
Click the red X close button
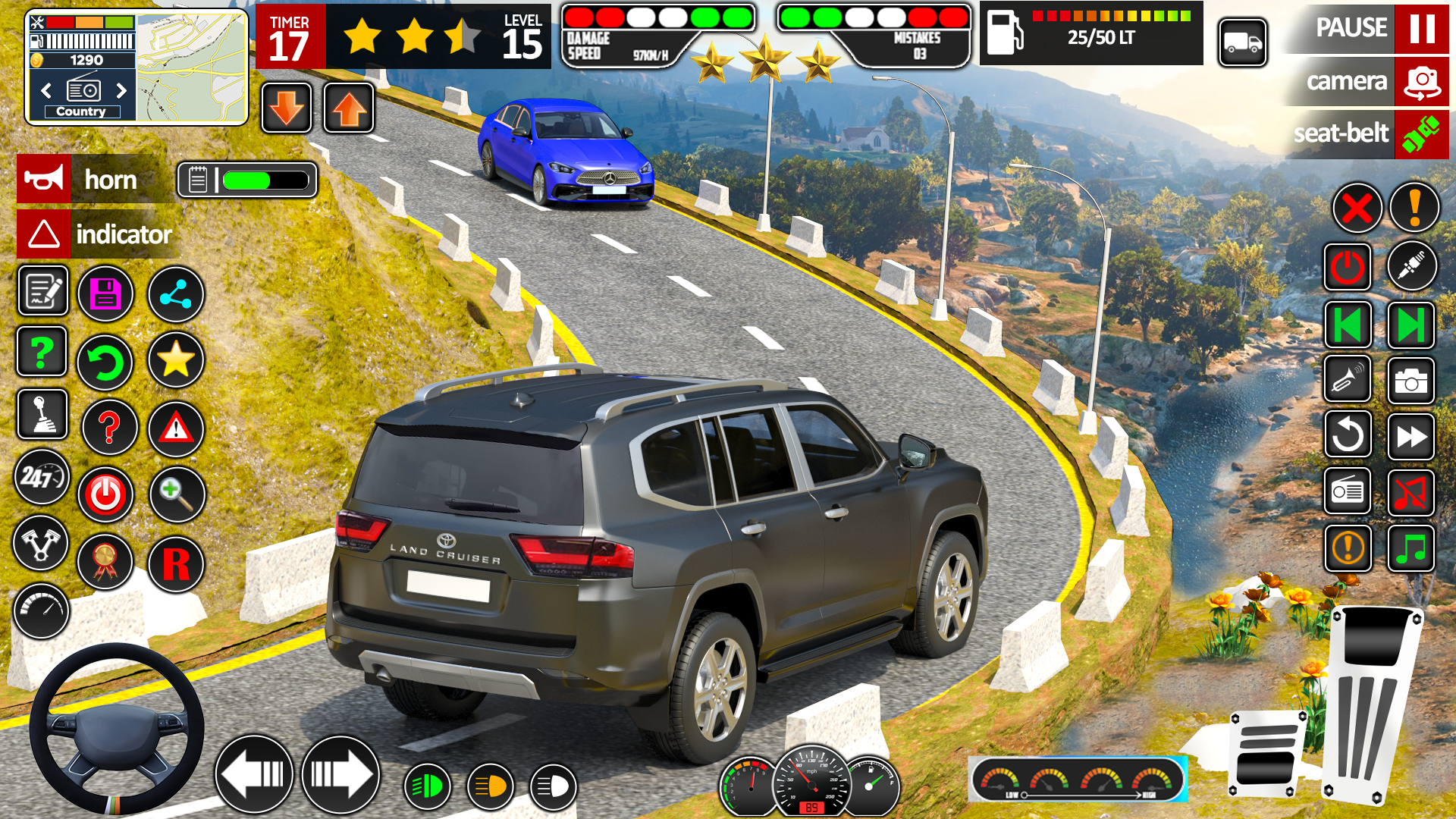pyautogui.click(x=1357, y=208)
